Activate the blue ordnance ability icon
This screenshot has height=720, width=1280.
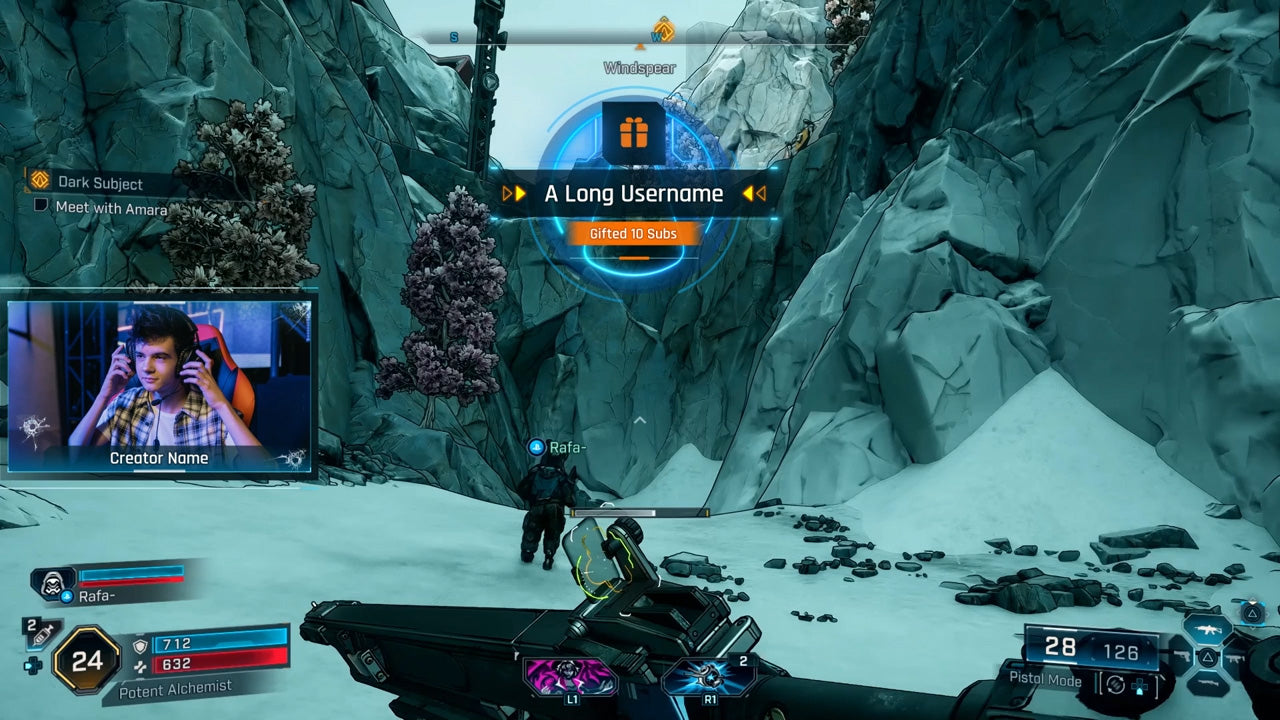click(708, 676)
